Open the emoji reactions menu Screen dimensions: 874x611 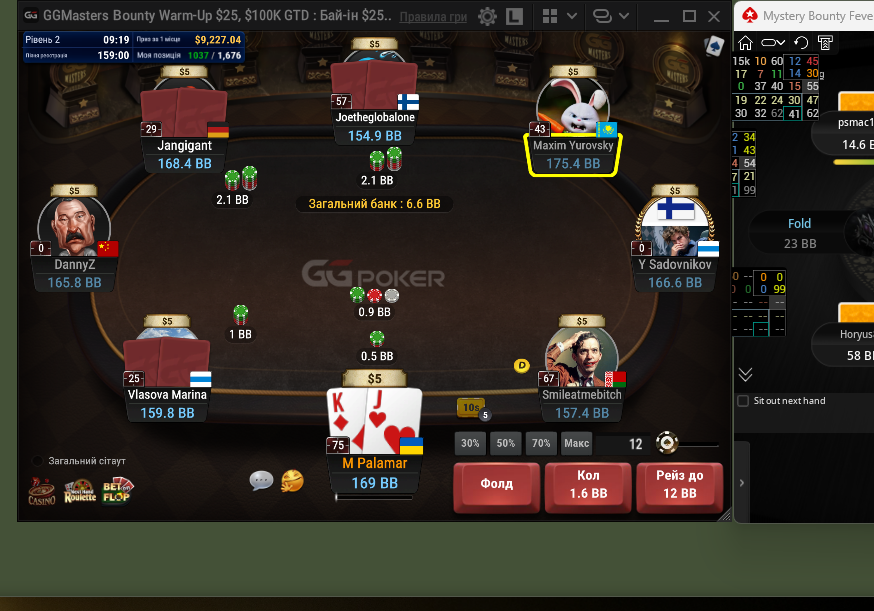[x=292, y=481]
